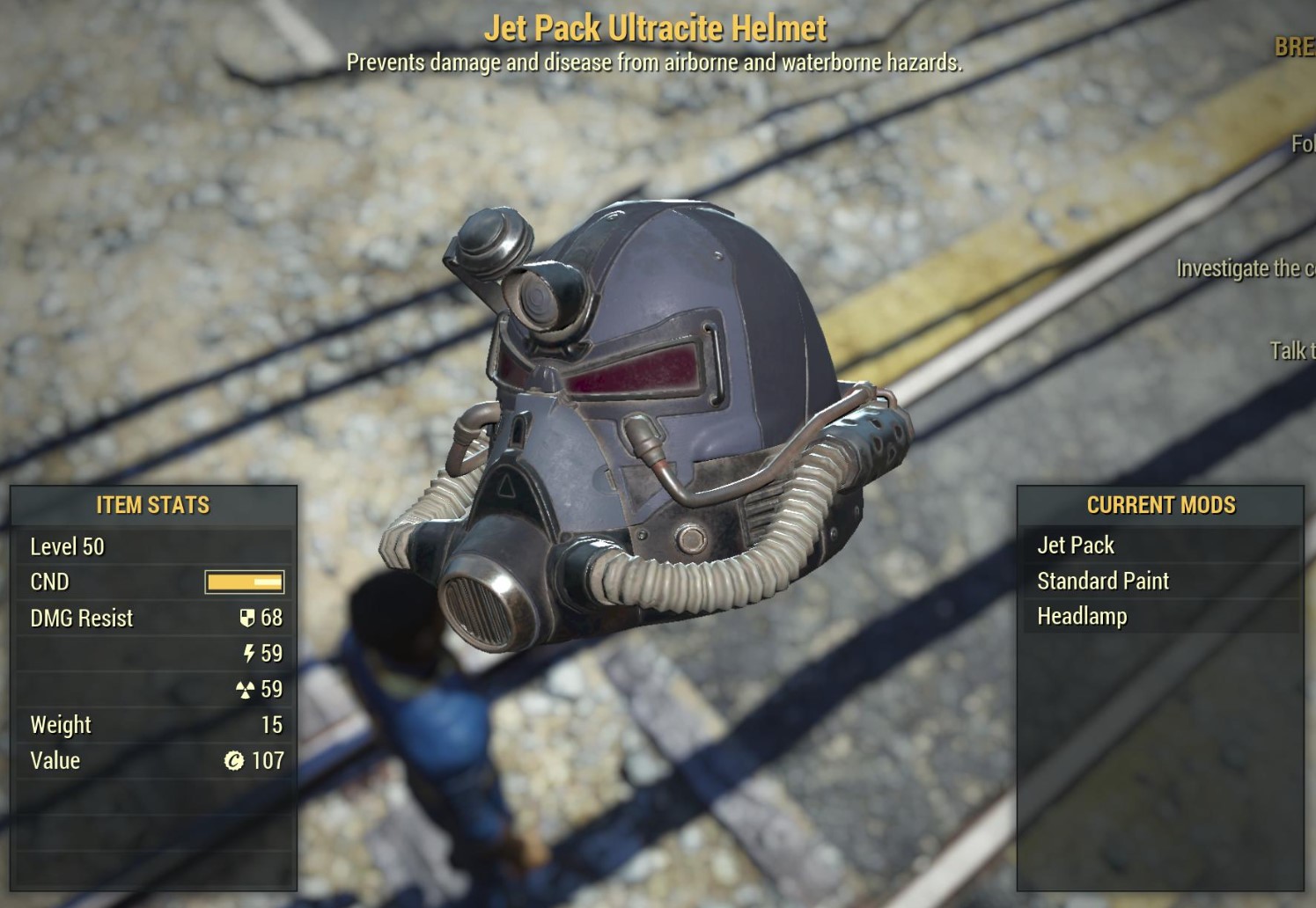Image resolution: width=1316 pixels, height=908 pixels.
Task: Open the Investigate quest objective tracker
Action: click(x=1245, y=268)
